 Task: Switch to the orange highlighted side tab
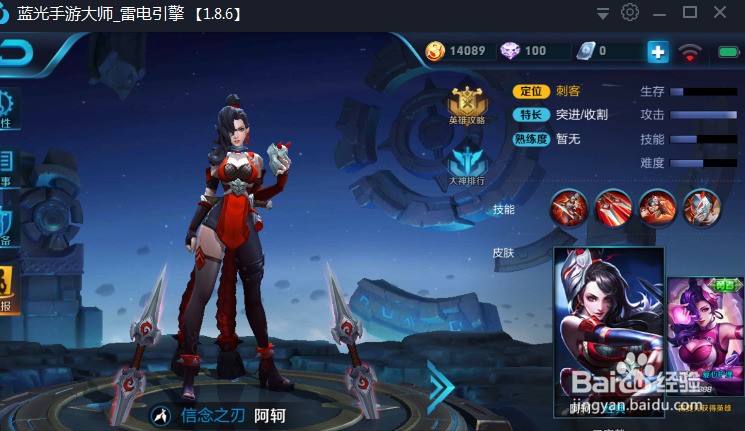(8, 290)
